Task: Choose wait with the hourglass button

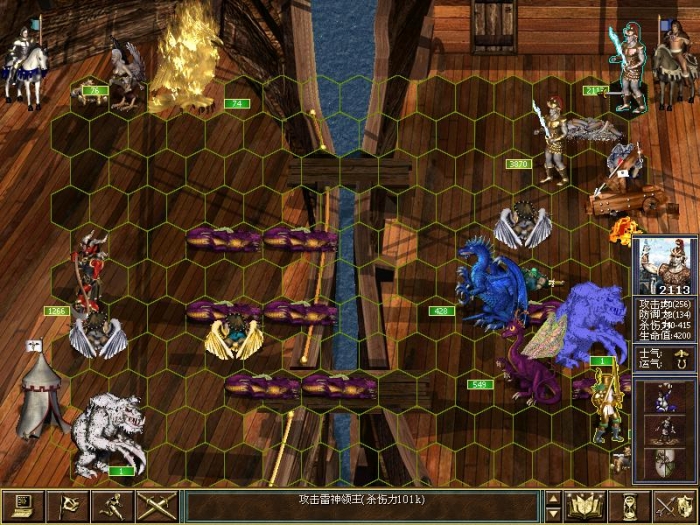Action: [x=630, y=506]
